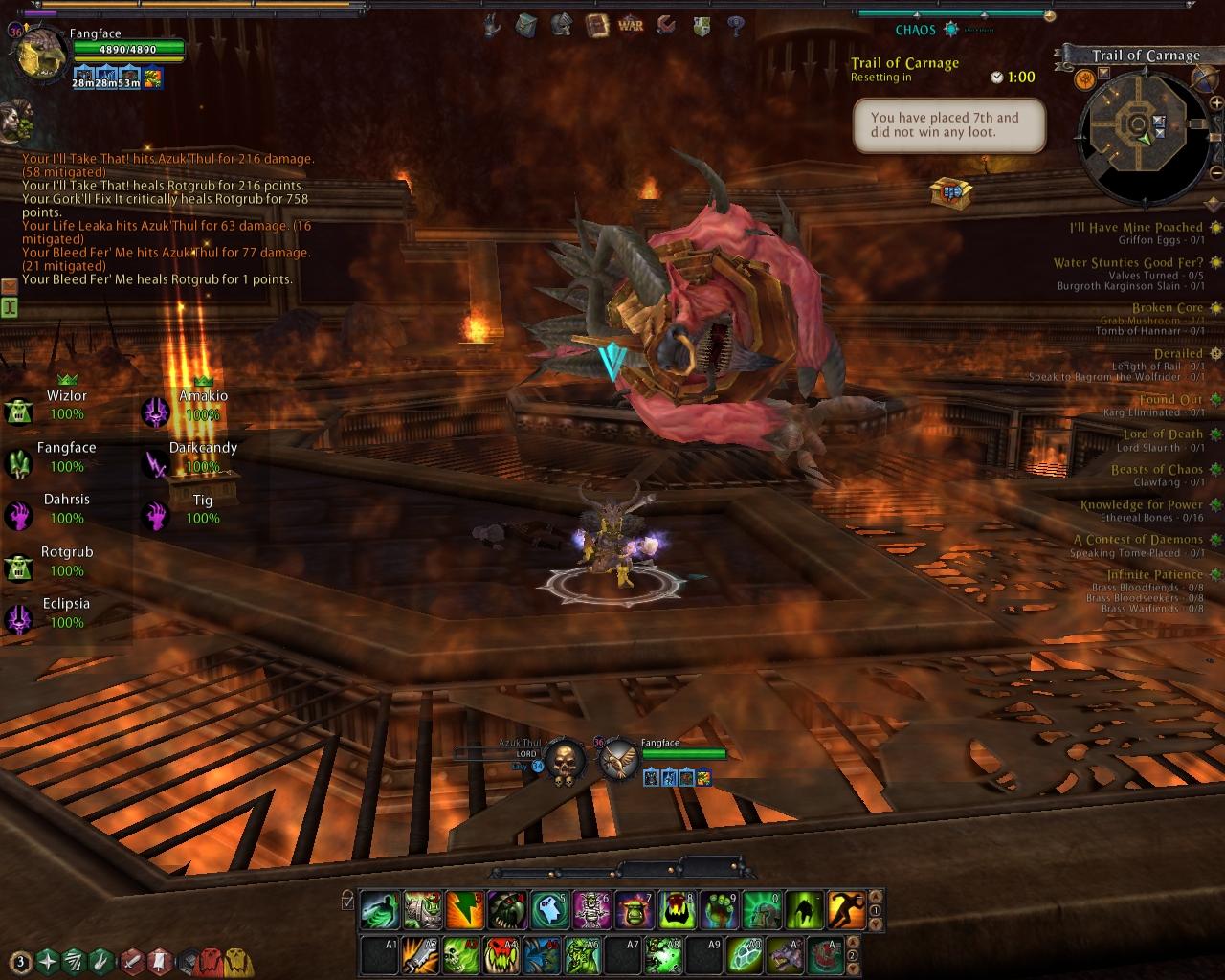Click the WAR menu button
Screen dimensions: 1225x980
pos(631,26)
